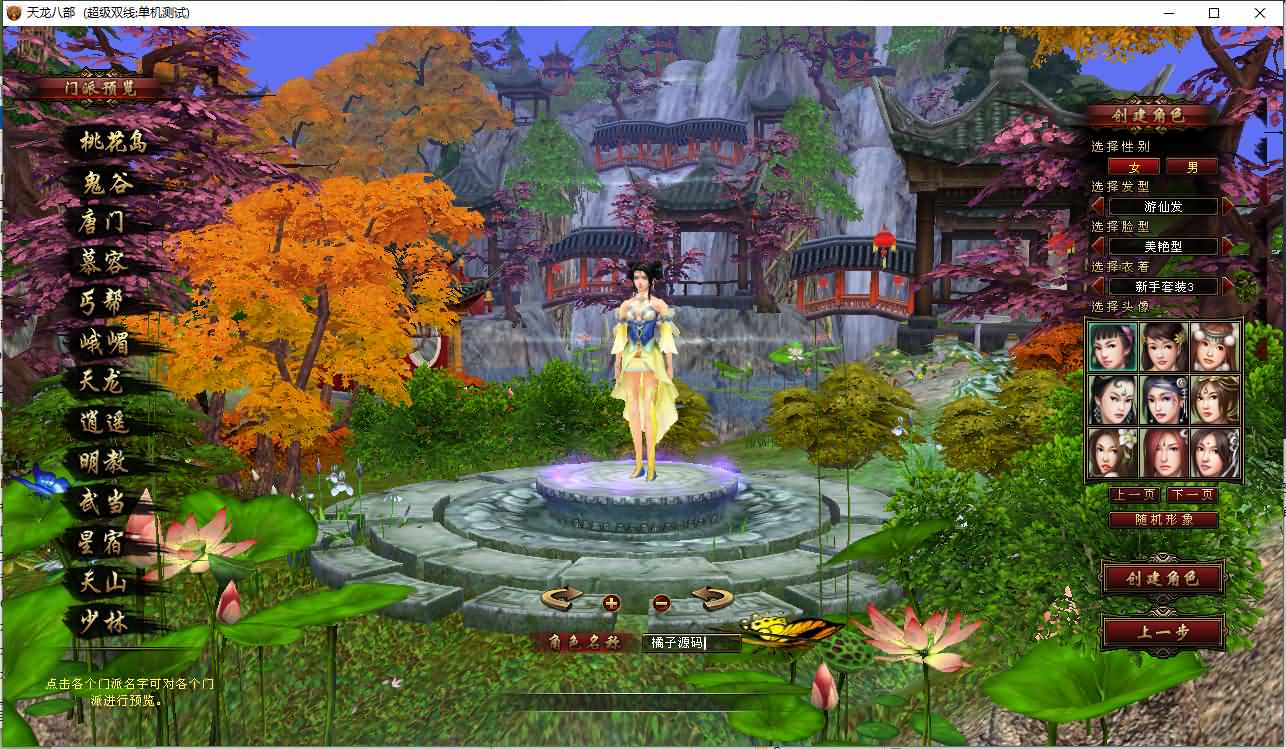The width and height of the screenshot is (1286, 749).
Task: Click the left arrow to change hairstyle
Action: coord(1096,206)
